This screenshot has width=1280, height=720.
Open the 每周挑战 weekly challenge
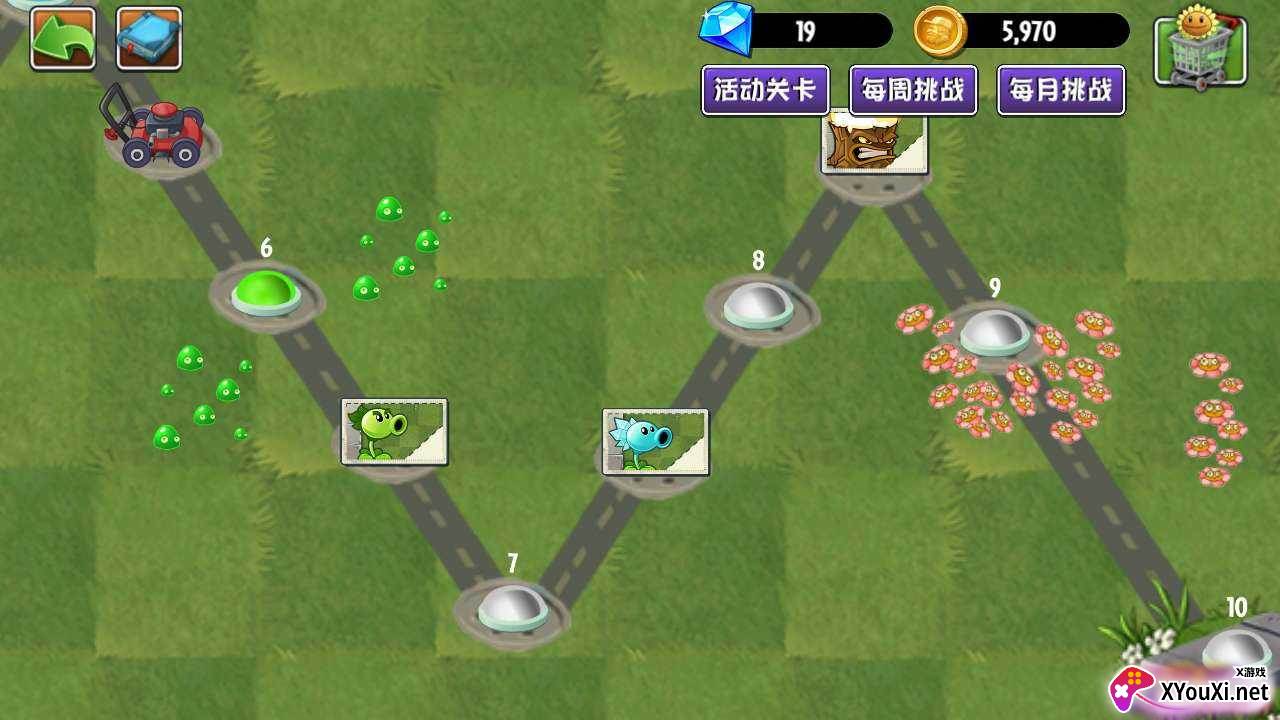pyautogui.click(x=913, y=91)
